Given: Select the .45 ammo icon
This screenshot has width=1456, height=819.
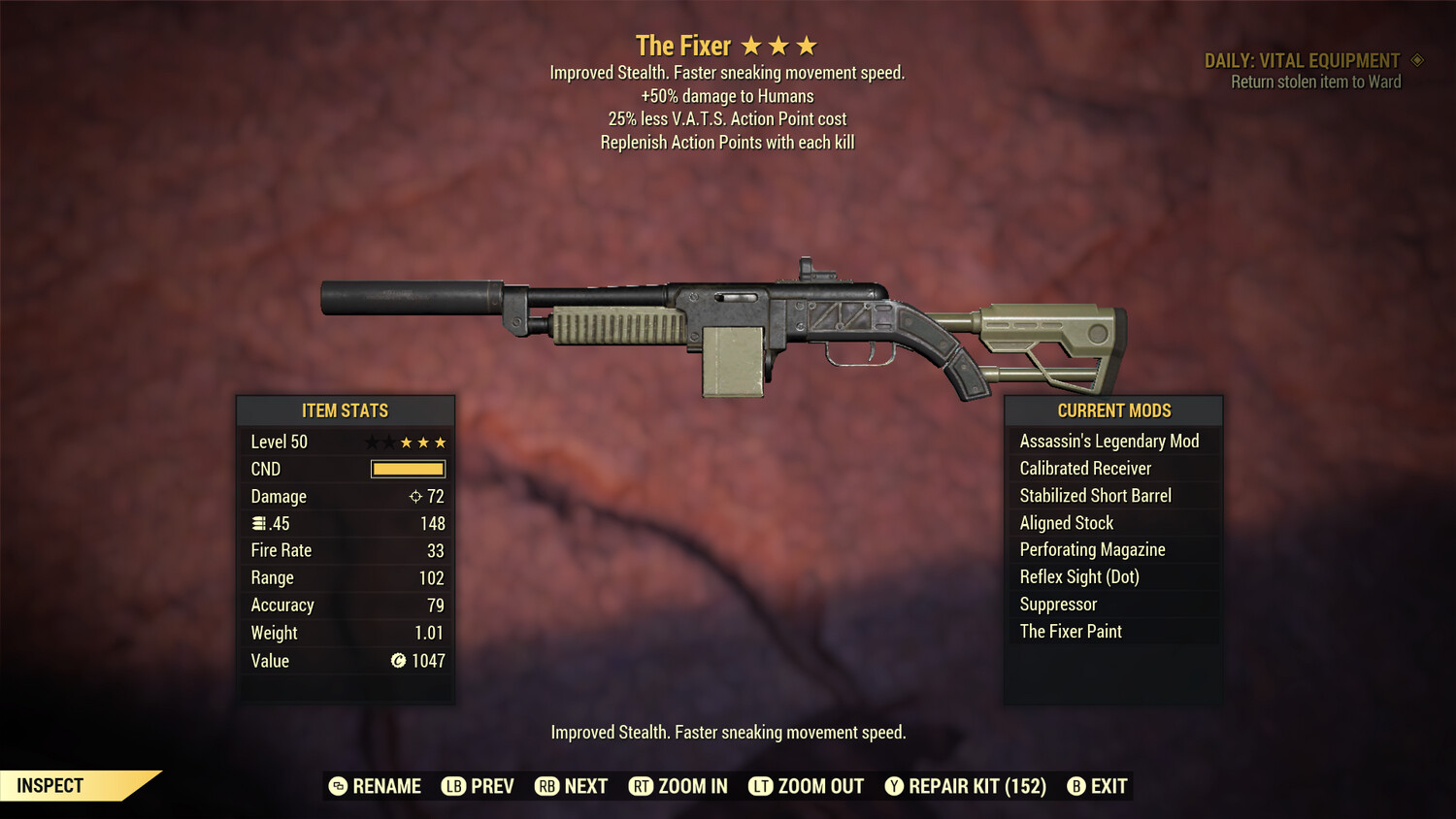Looking at the screenshot, I should point(259,523).
